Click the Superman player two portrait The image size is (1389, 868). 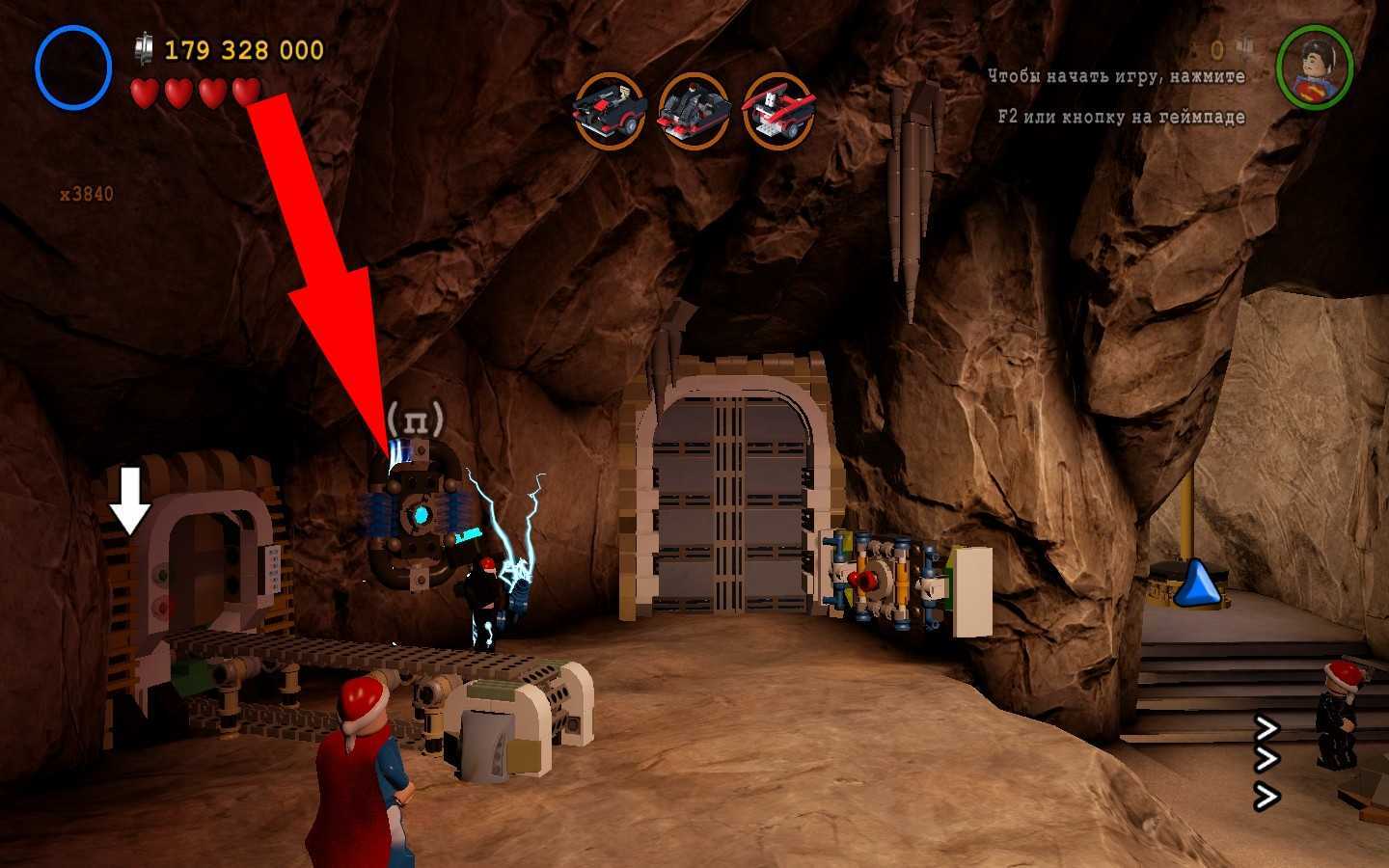coord(1315,66)
